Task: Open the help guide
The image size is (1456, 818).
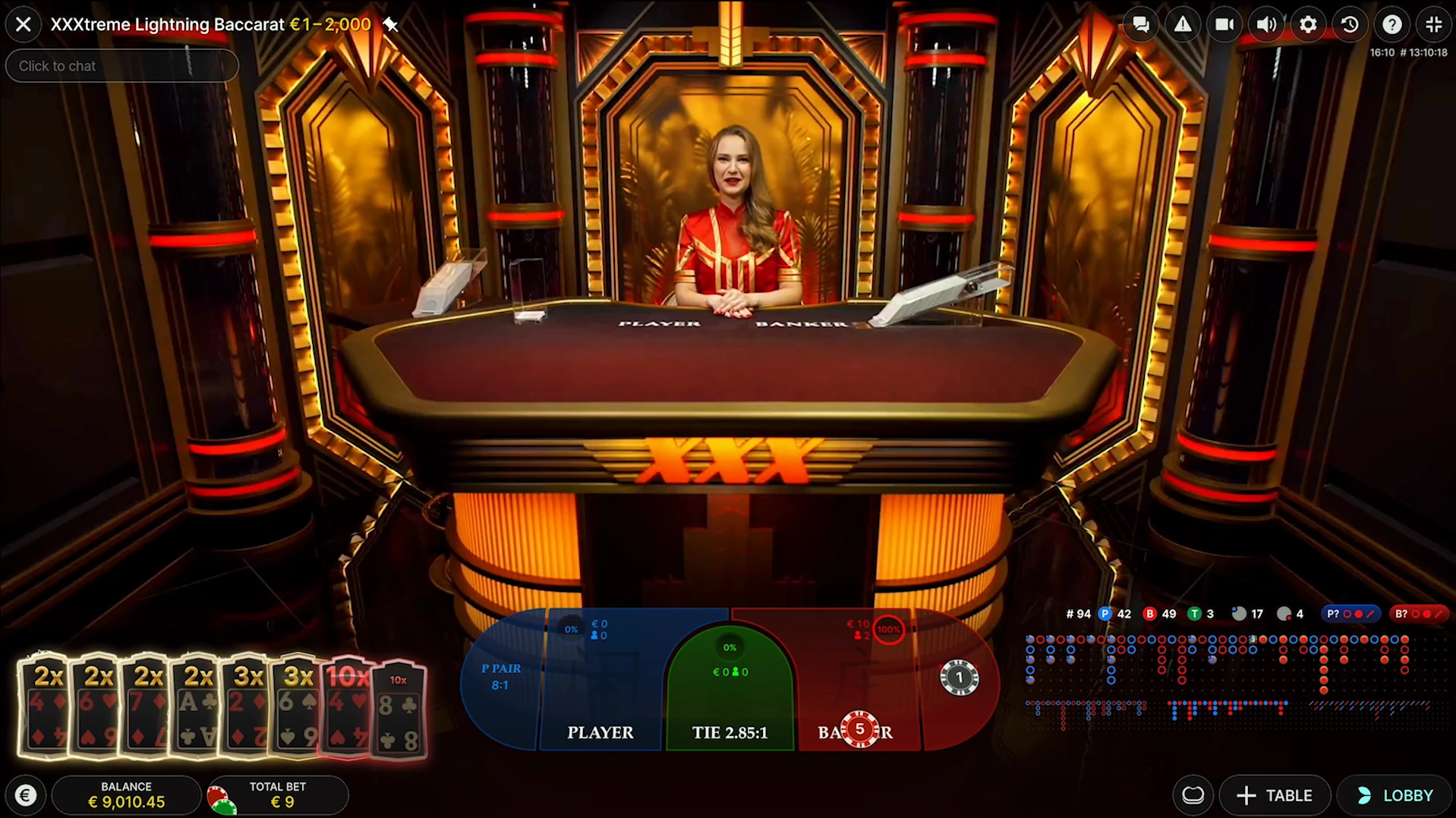Action: click(1391, 24)
